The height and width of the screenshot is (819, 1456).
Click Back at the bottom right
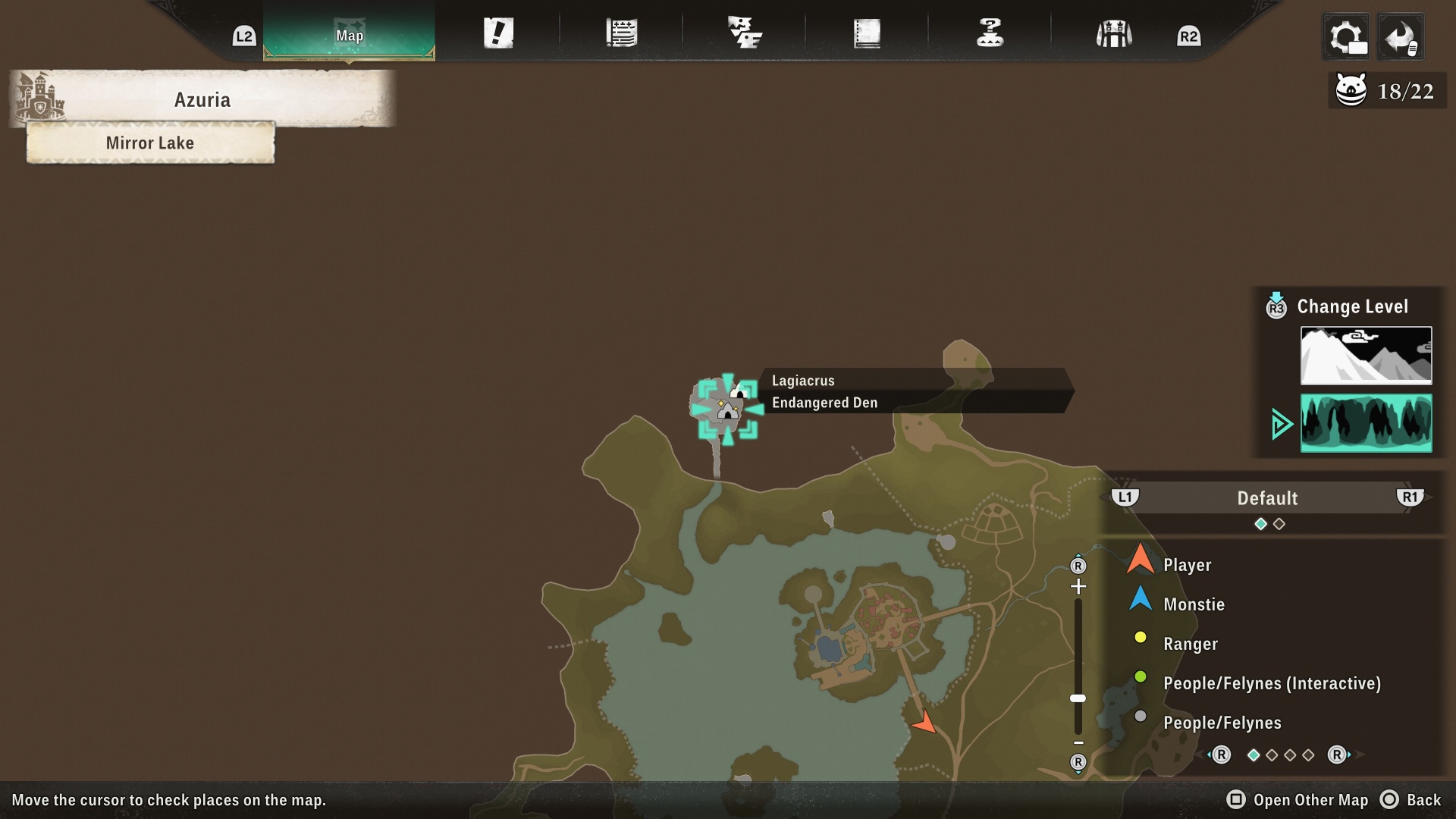coord(1423,800)
